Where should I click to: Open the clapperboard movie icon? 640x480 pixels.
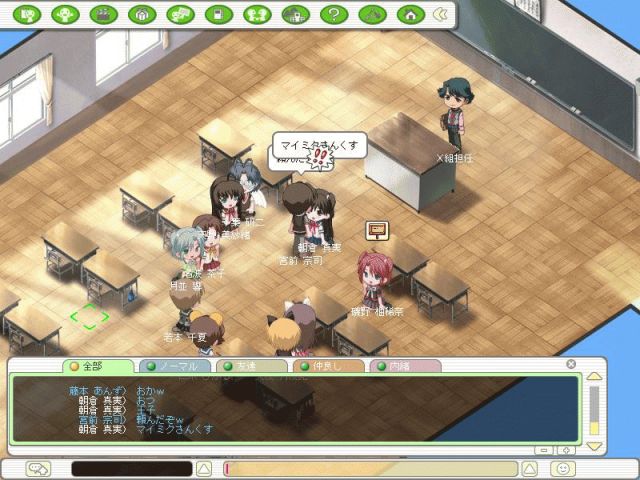coord(103,15)
